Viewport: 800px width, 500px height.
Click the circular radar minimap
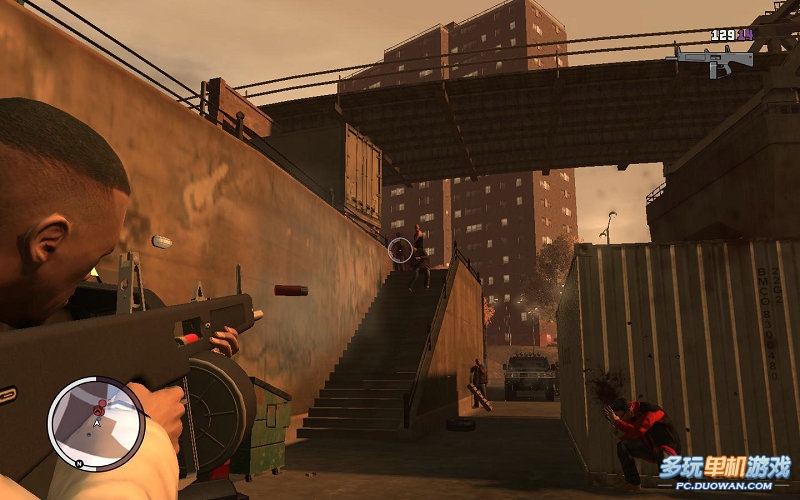pos(96,422)
